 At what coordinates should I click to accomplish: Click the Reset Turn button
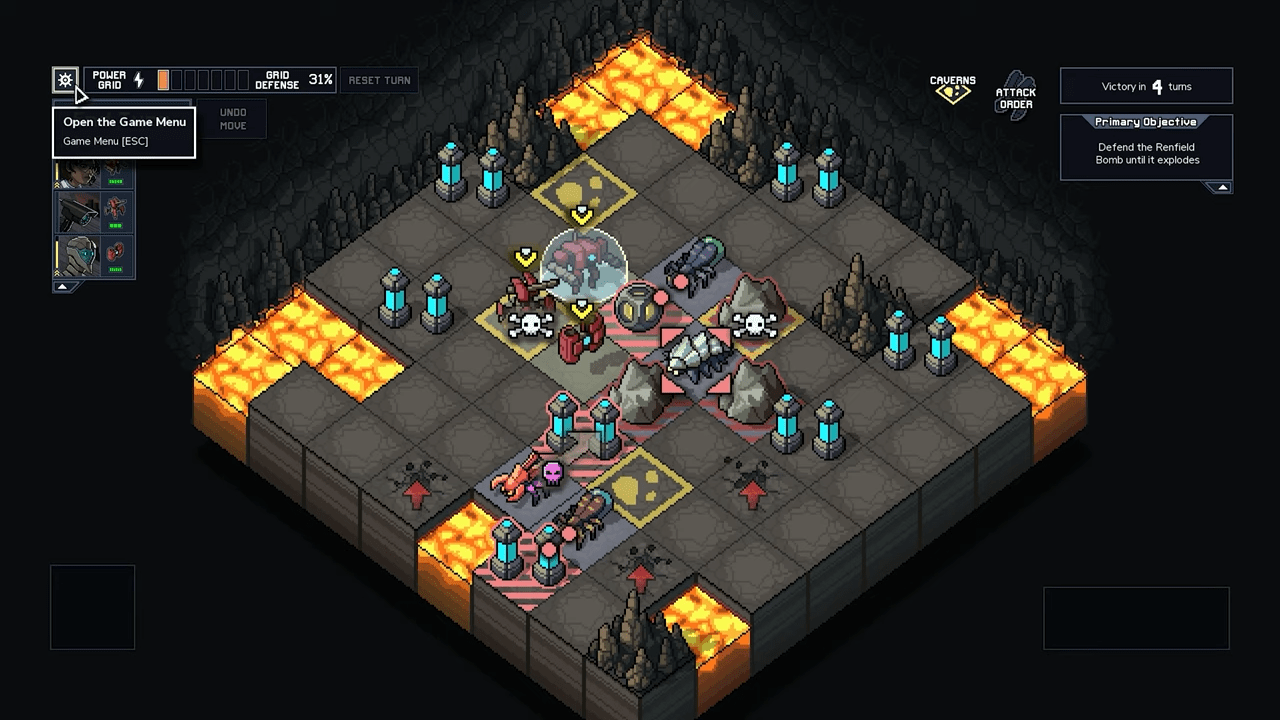click(379, 80)
